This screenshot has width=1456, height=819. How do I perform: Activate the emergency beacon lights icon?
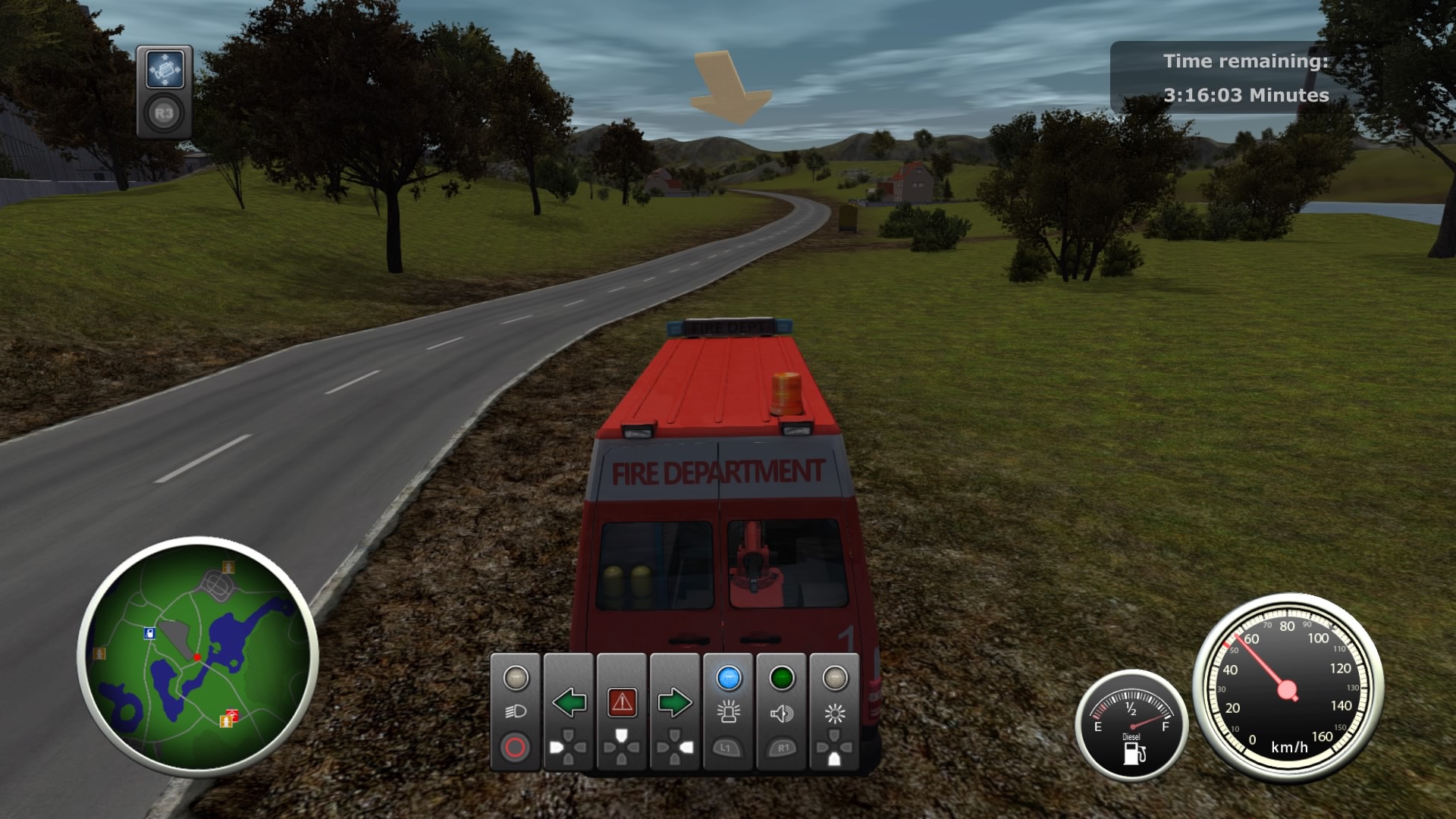coord(730,713)
